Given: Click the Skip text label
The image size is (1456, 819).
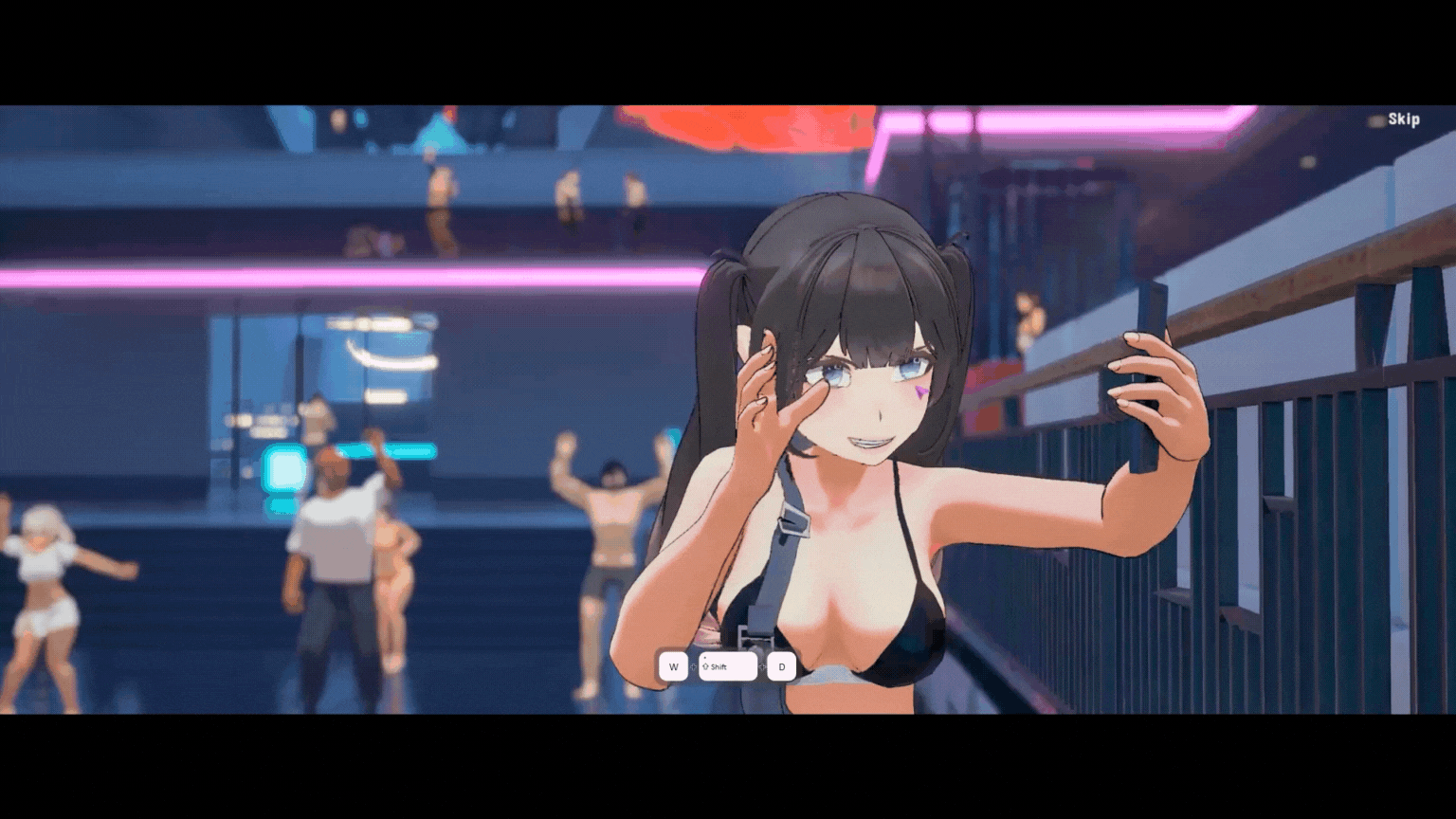Looking at the screenshot, I should point(1404,118).
